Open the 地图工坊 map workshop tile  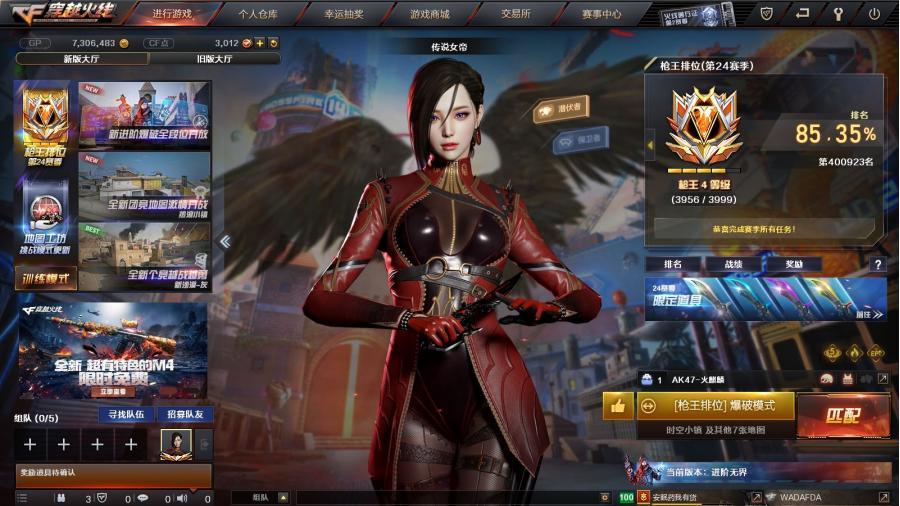[x=45, y=222]
